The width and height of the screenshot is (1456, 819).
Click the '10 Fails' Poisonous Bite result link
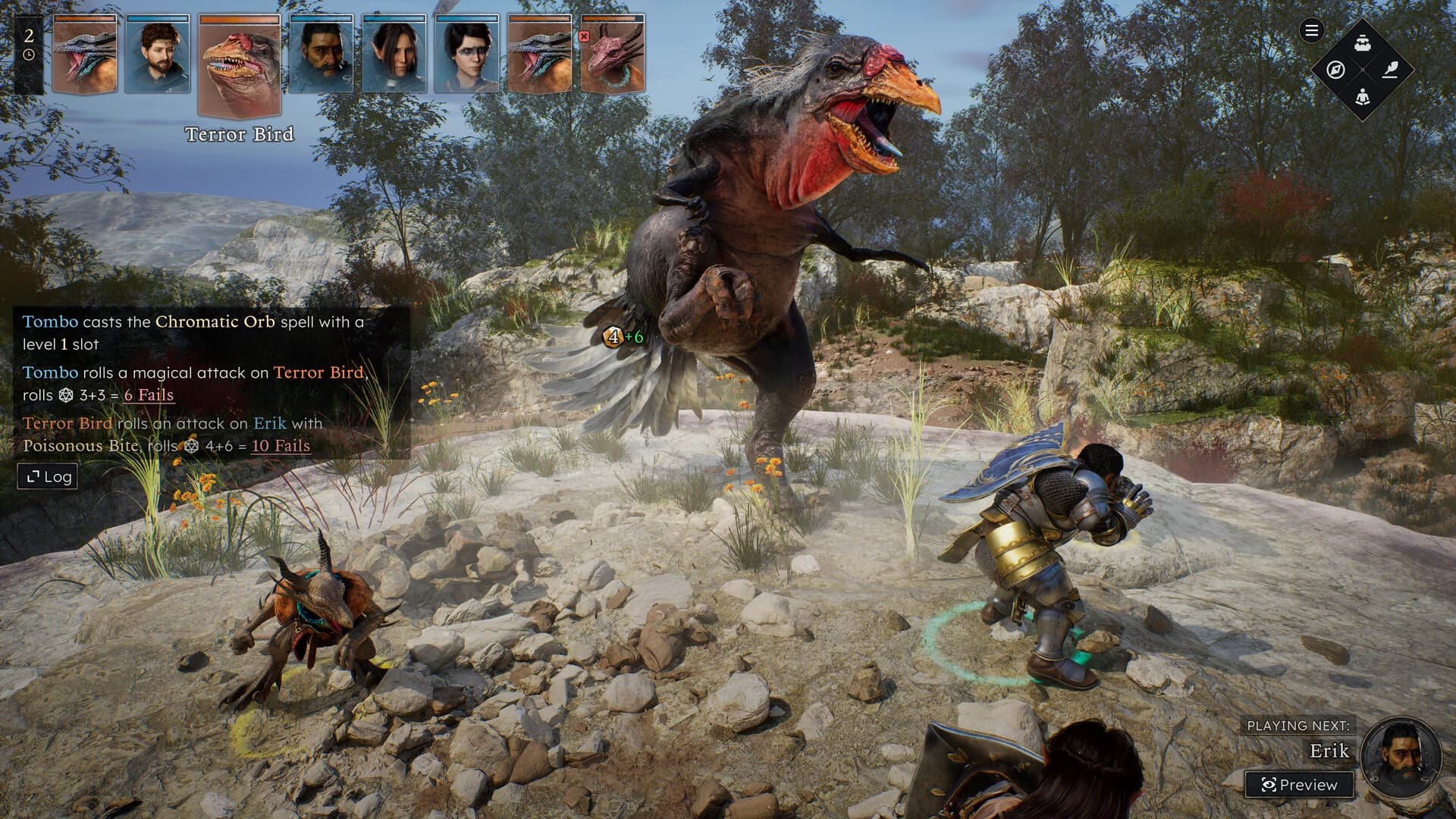(280, 447)
